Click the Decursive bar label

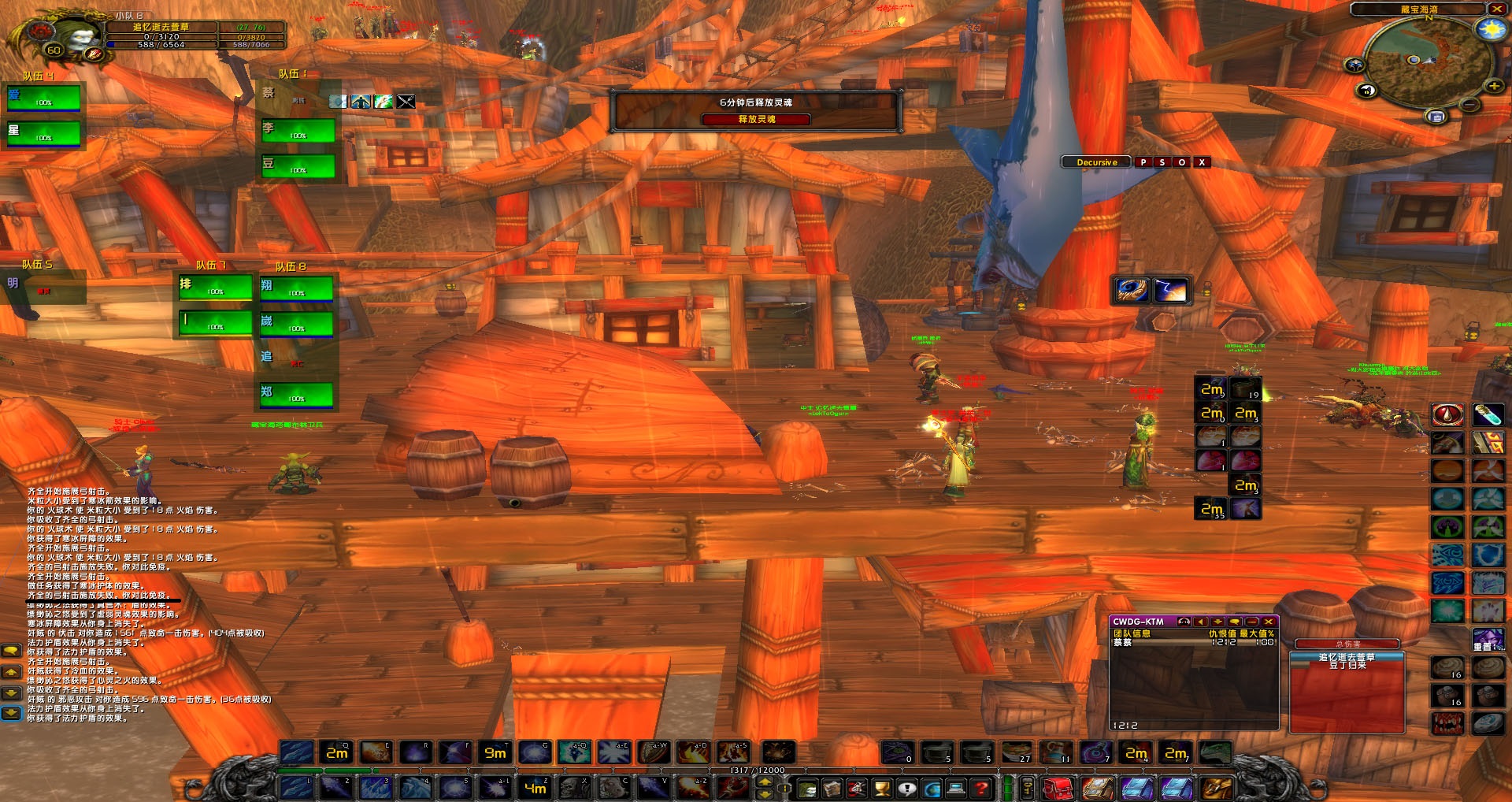point(1097,162)
